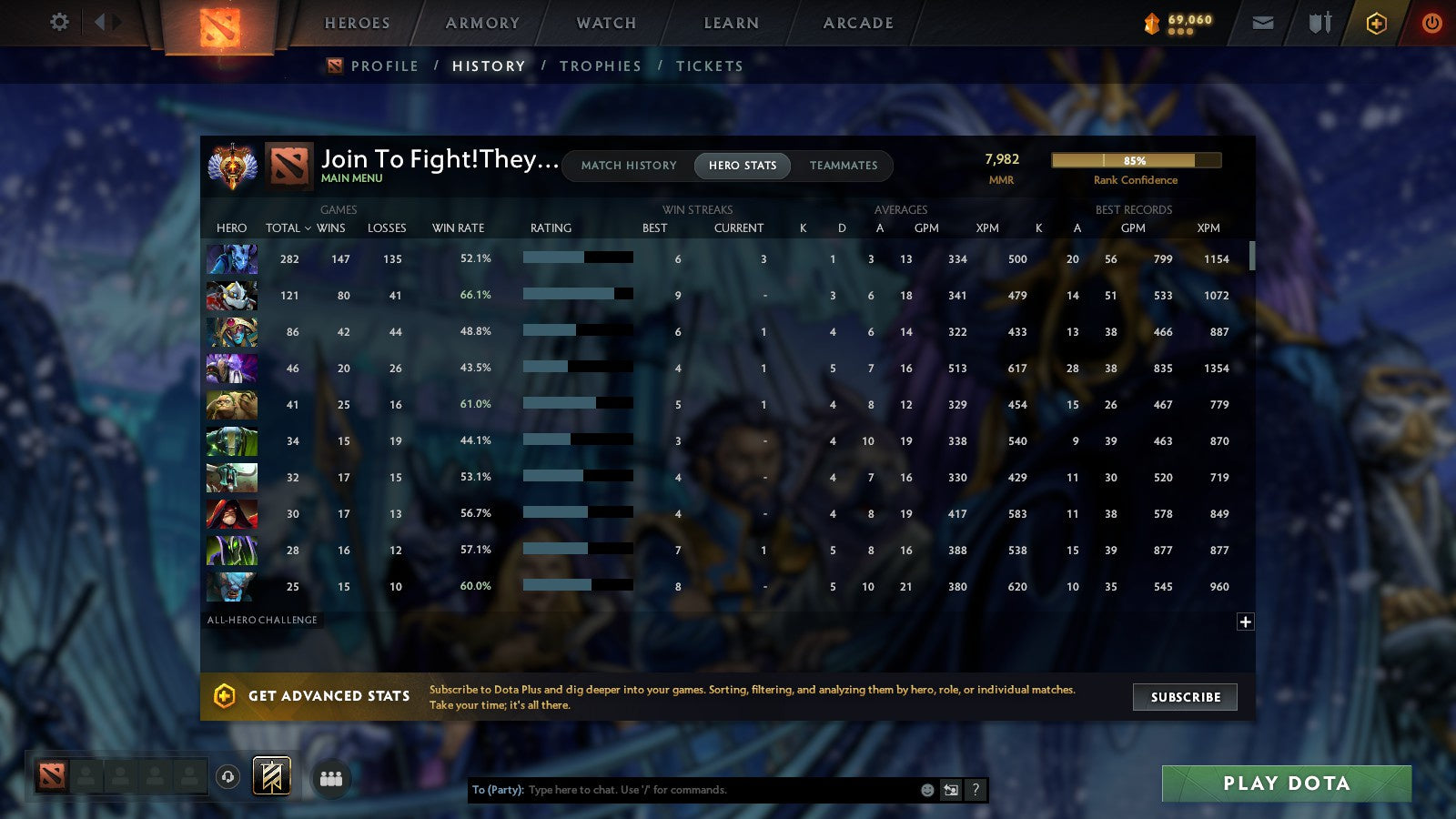Click the party chat input field
Viewport: 1456px width, 819px height.
click(682, 790)
